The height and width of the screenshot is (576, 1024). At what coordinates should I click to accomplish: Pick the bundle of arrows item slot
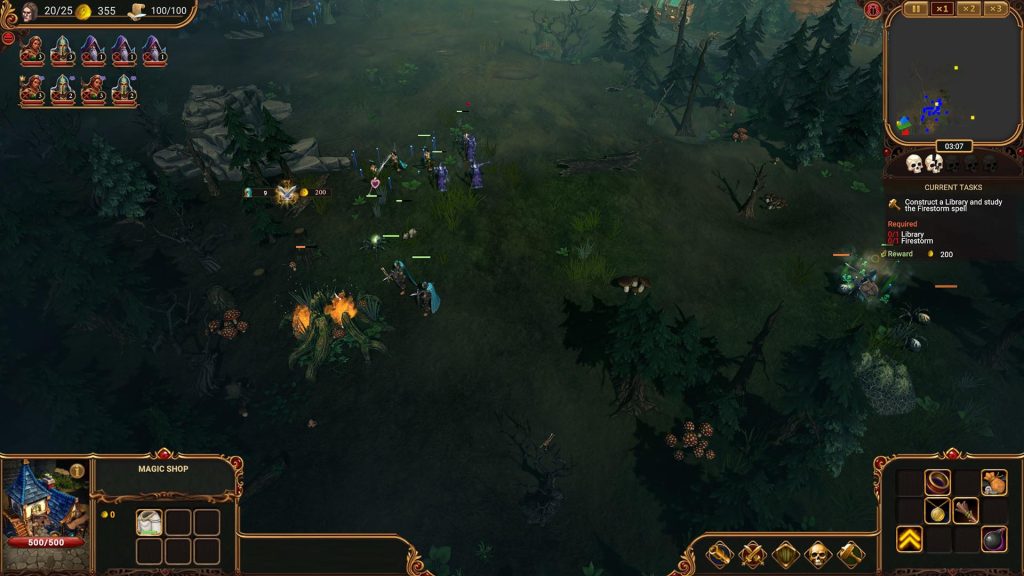point(965,511)
